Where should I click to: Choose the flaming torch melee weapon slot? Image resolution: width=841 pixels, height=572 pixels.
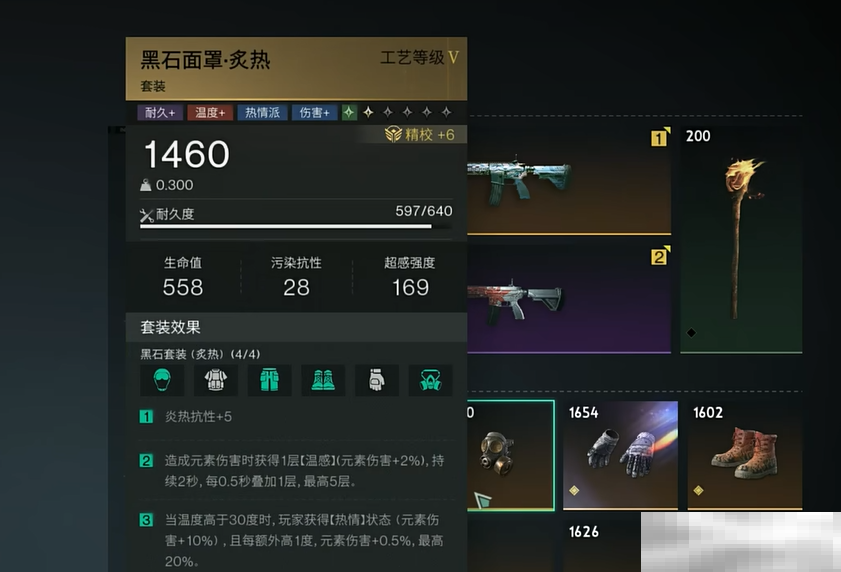pos(741,238)
